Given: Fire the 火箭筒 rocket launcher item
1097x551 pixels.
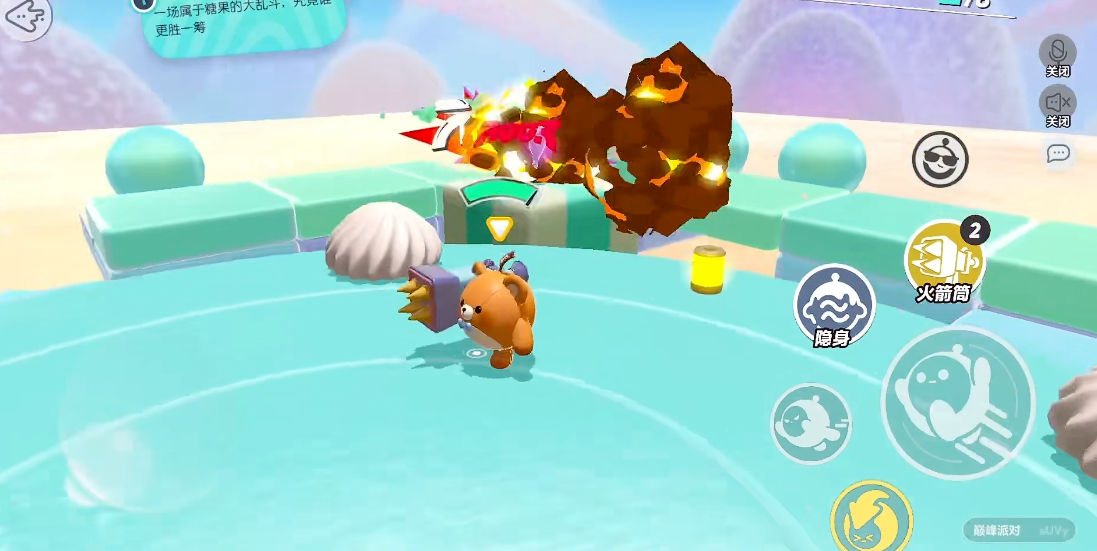Looking at the screenshot, I should coord(944,259).
